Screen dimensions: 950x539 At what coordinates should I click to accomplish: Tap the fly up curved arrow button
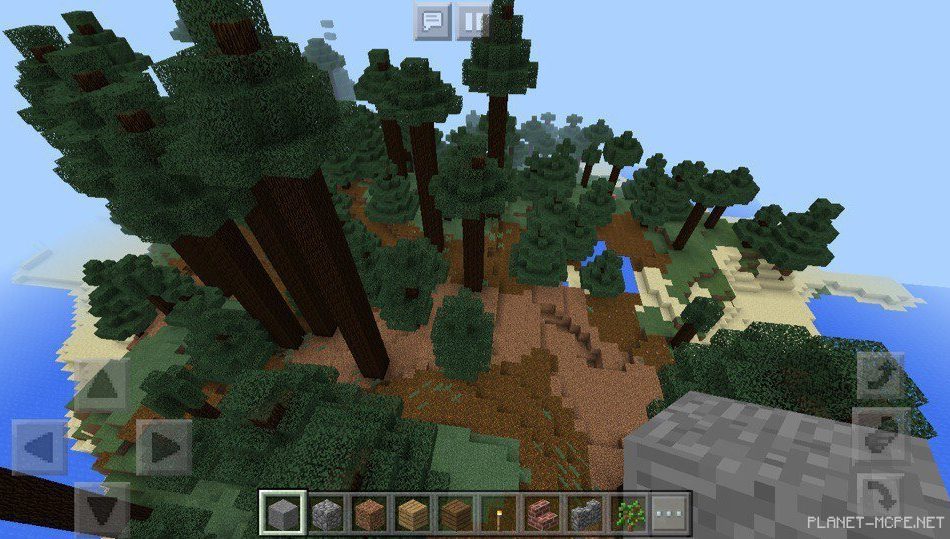pos(881,376)
